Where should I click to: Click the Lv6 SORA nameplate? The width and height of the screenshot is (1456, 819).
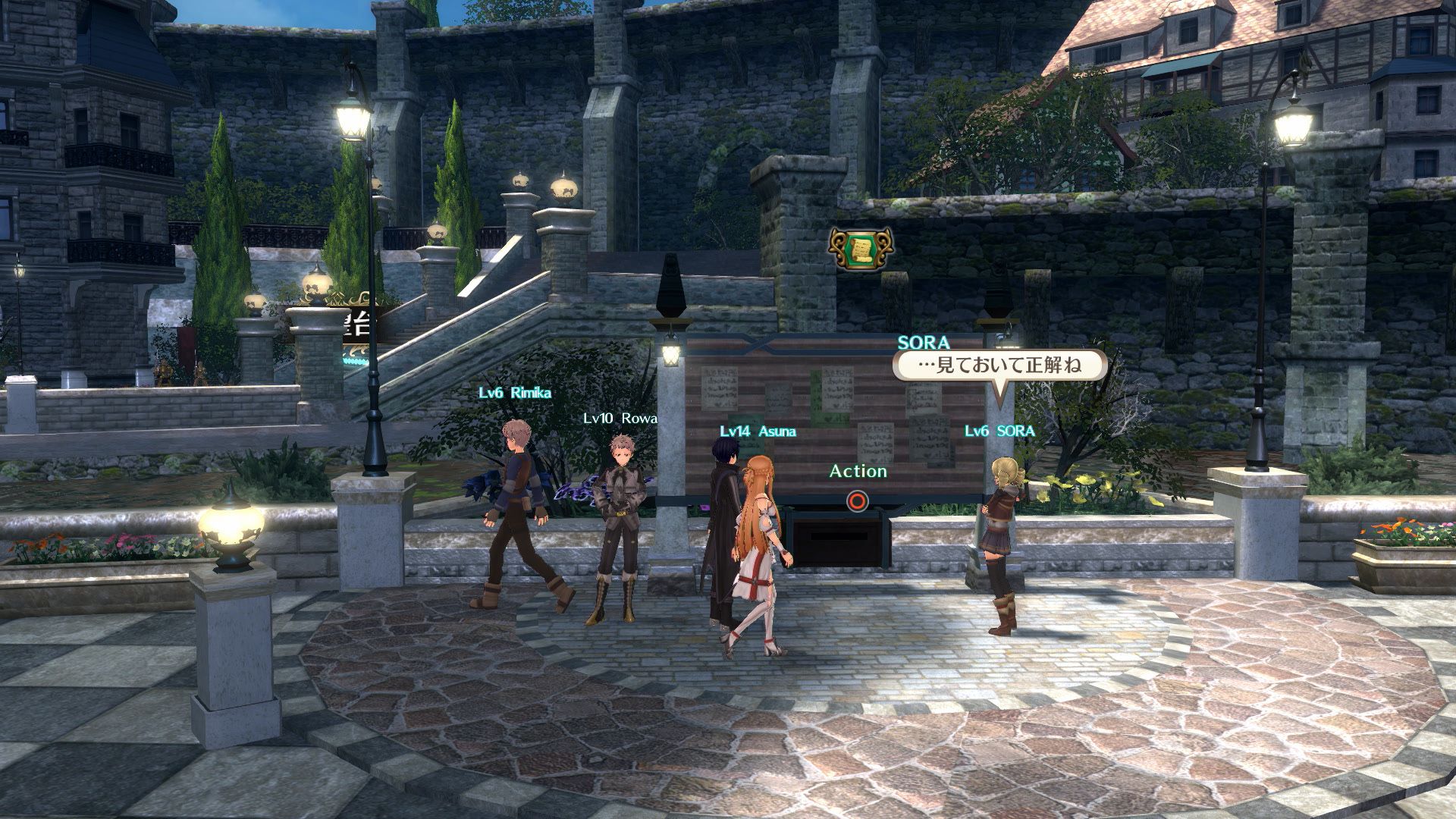(999, 431)
